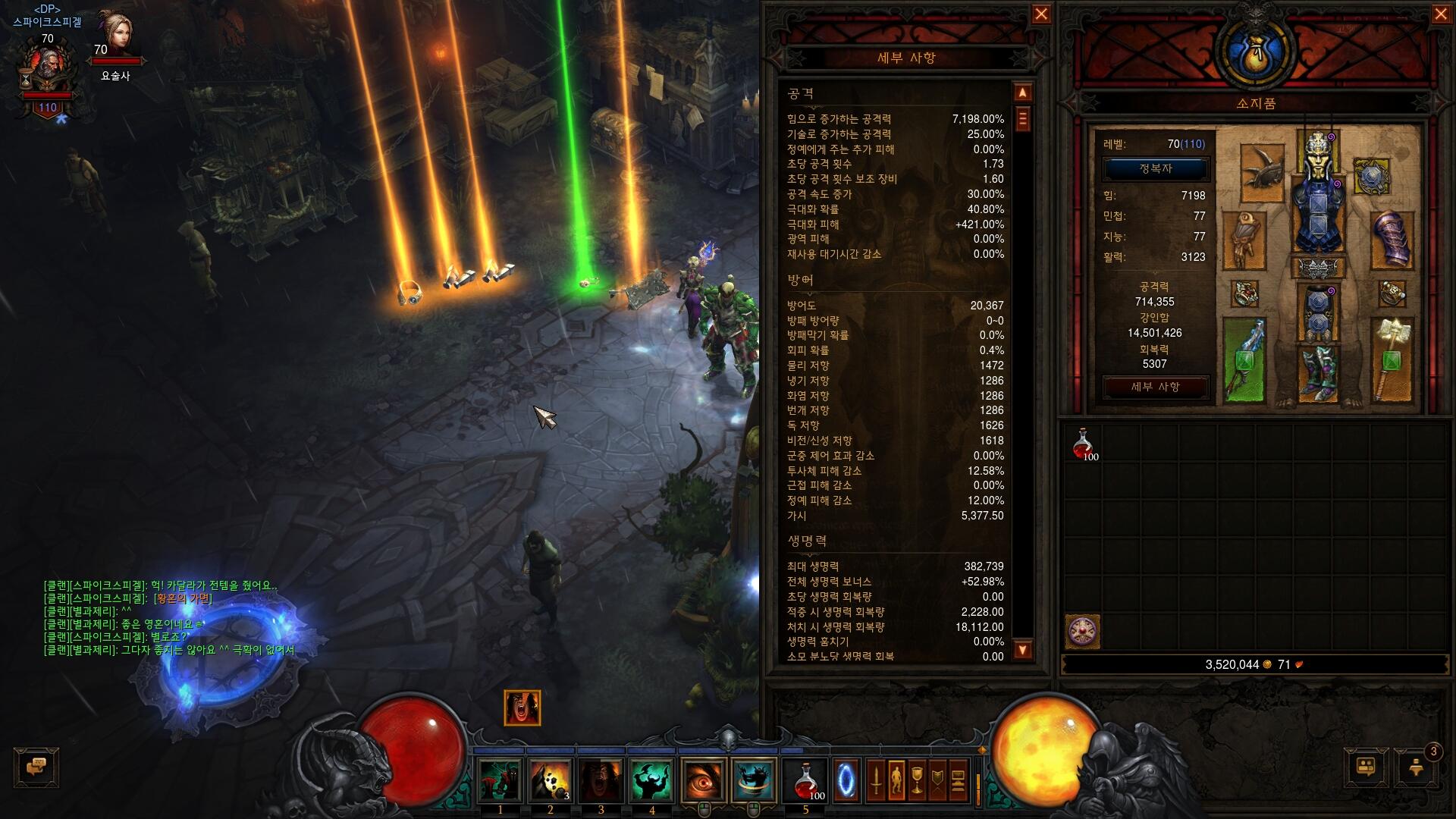The height and width of the screenshot is (819, 1456).
Task: Select the equipped amulet slot
Action: (1371, 177)
